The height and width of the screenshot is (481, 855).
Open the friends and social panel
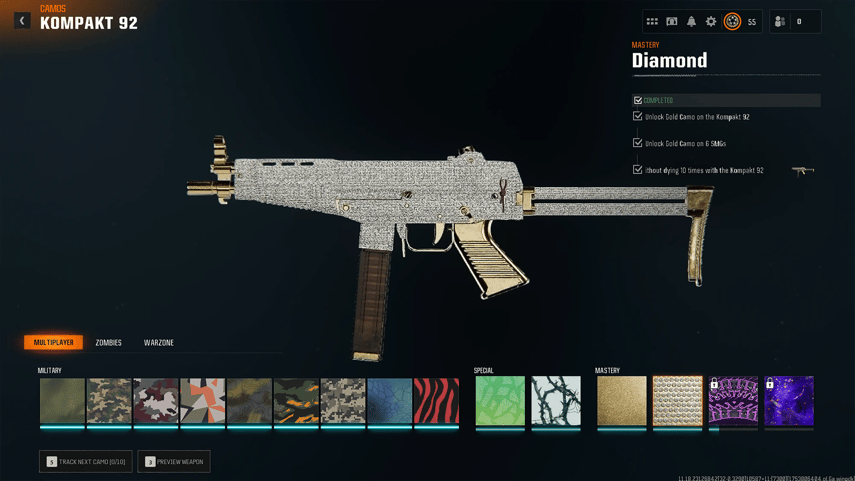(x=780, y=21)
